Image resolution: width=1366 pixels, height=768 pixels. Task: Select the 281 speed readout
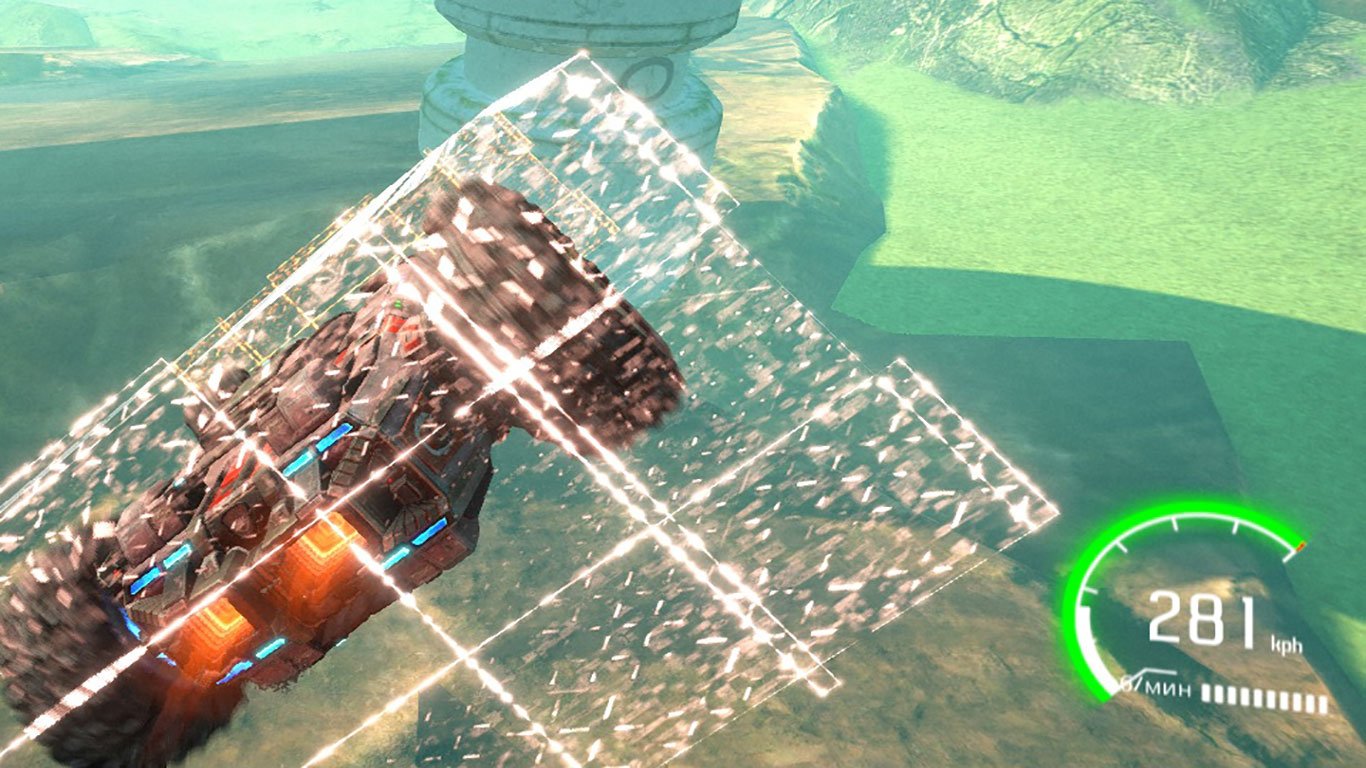pyautogui.click(x=1200, y=618)
